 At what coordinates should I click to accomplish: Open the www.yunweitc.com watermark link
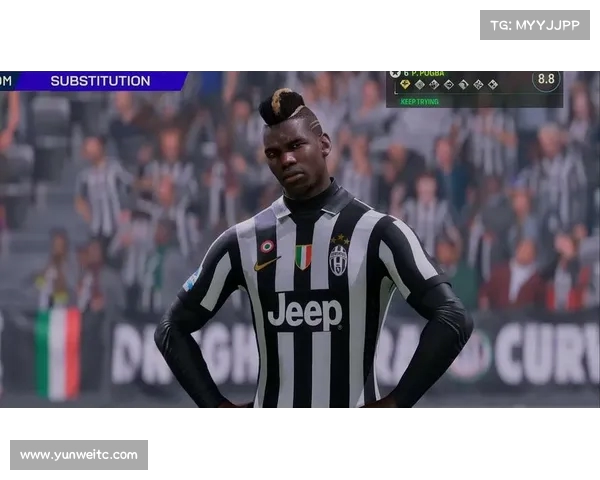(x=79, y=455)
